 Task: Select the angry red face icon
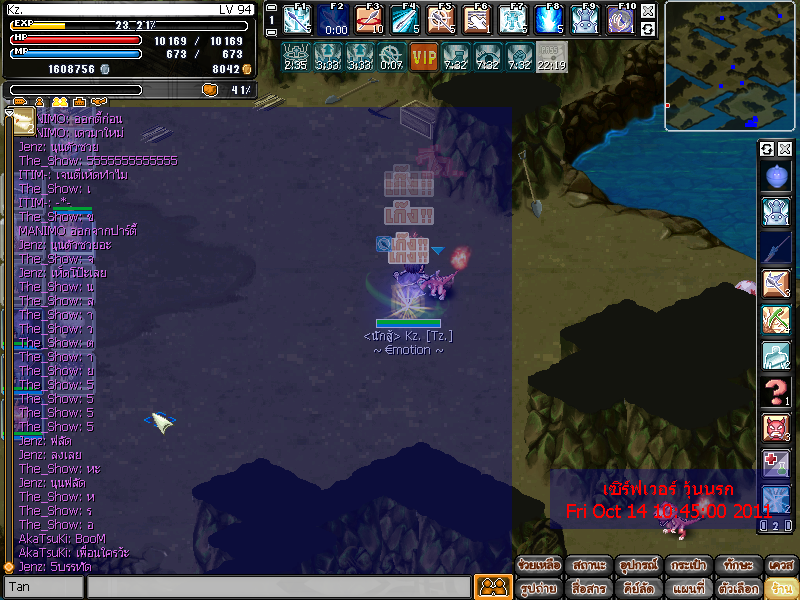[x=776, y=427]
